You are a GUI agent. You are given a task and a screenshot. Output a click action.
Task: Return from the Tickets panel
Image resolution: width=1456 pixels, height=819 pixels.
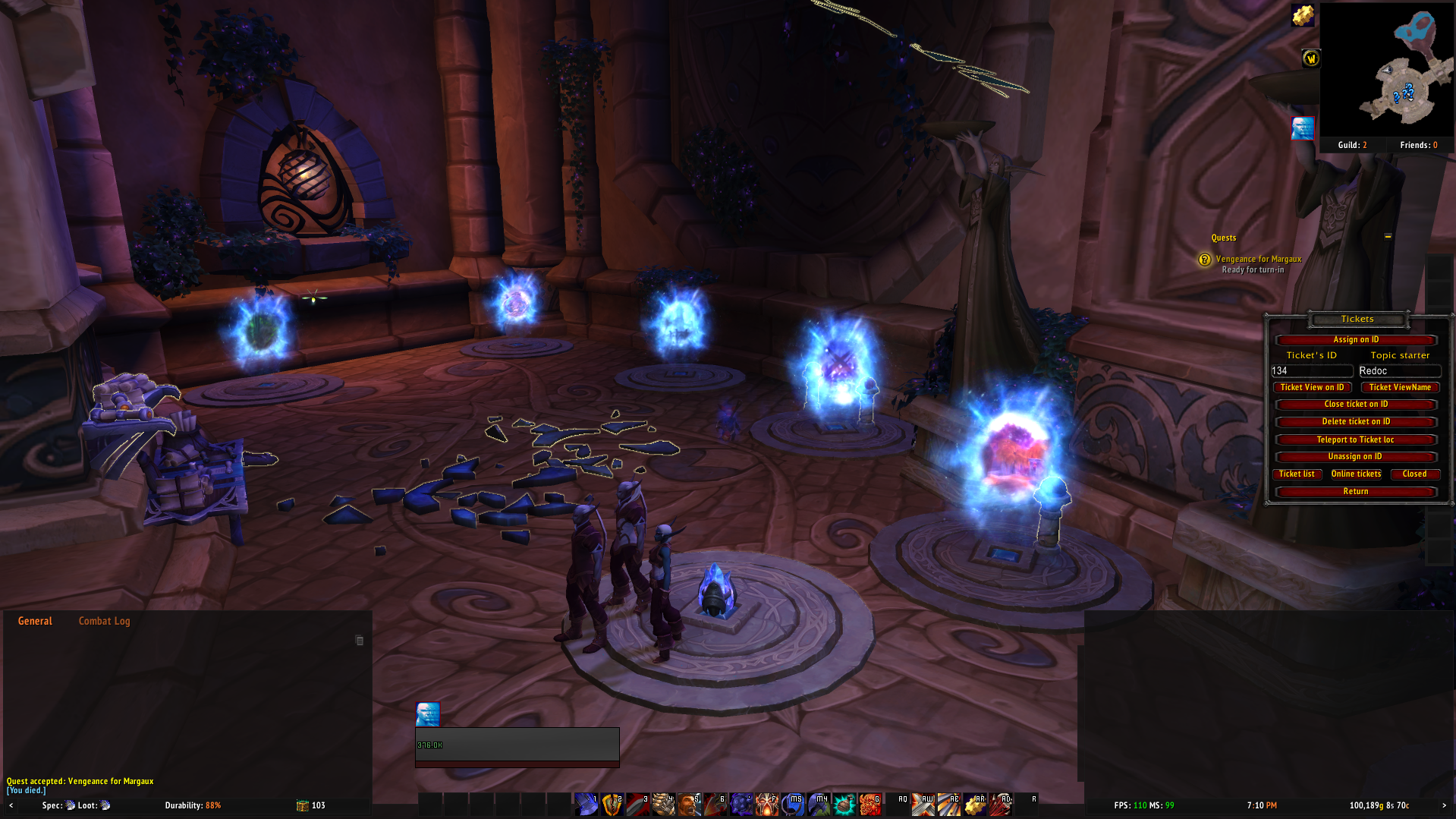point(1356,492)
